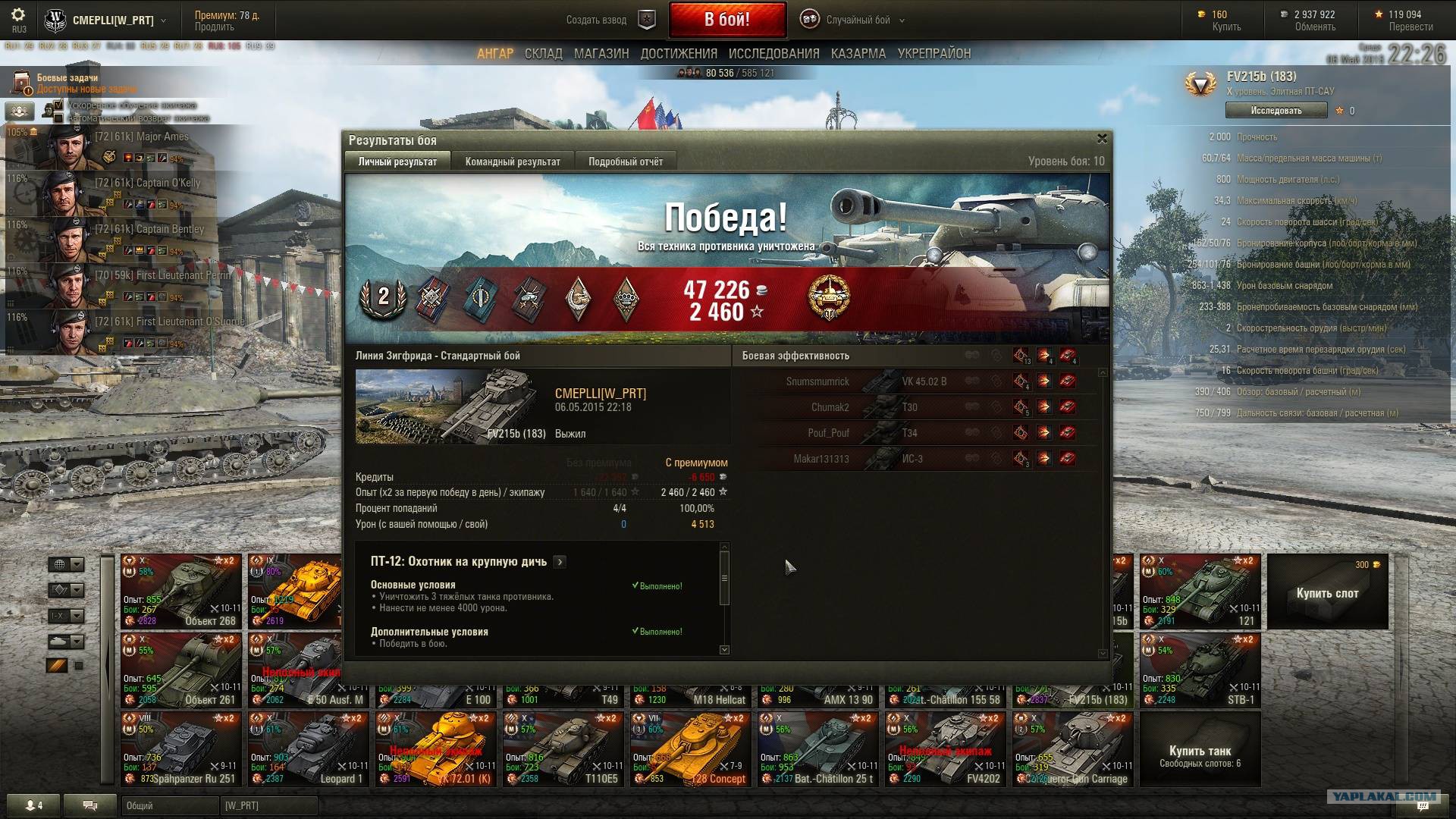Start battle with the red В бой! button
1456x819 pixels.
coord(726,20)
